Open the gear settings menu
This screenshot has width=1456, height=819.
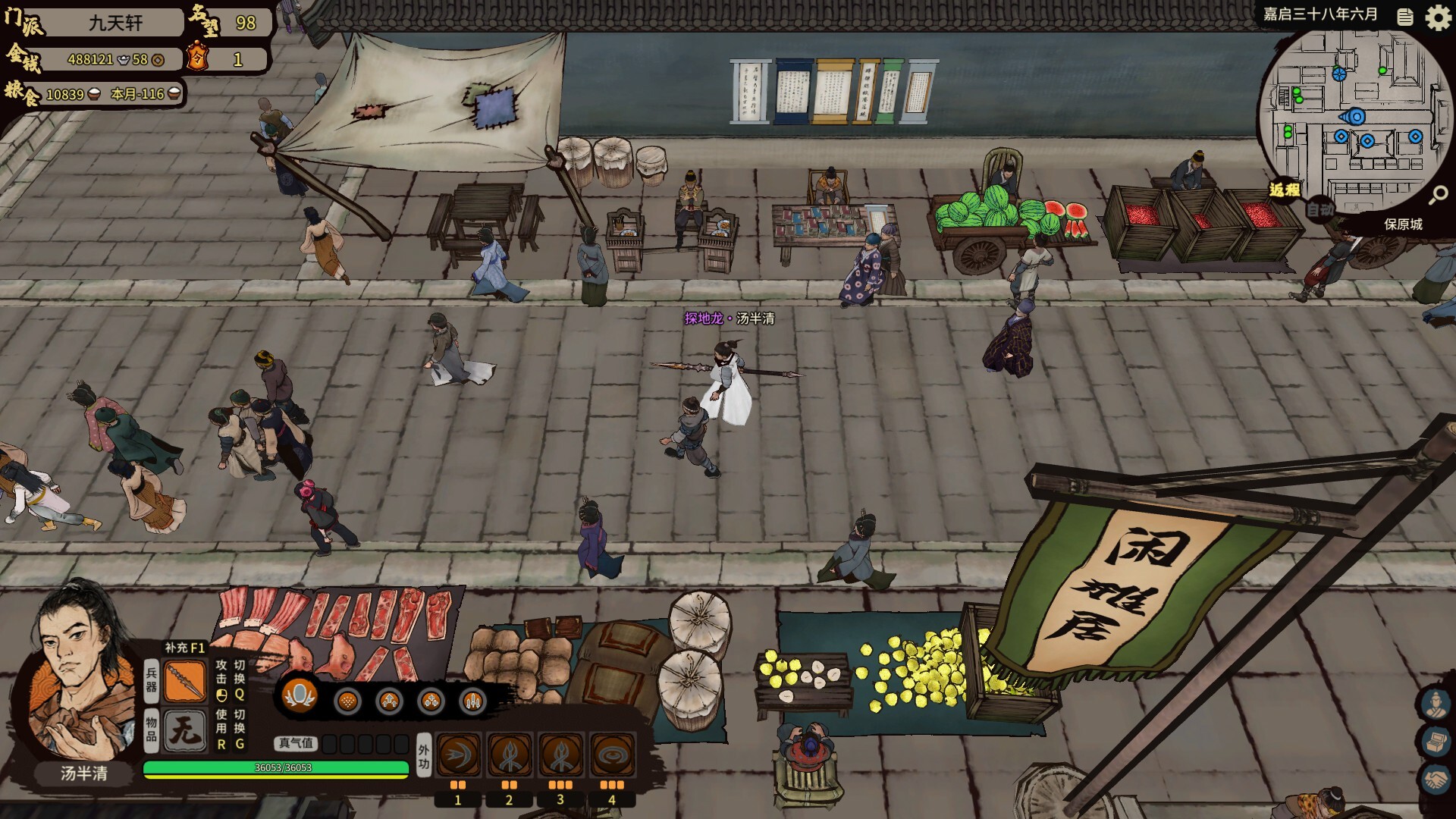1438,17
